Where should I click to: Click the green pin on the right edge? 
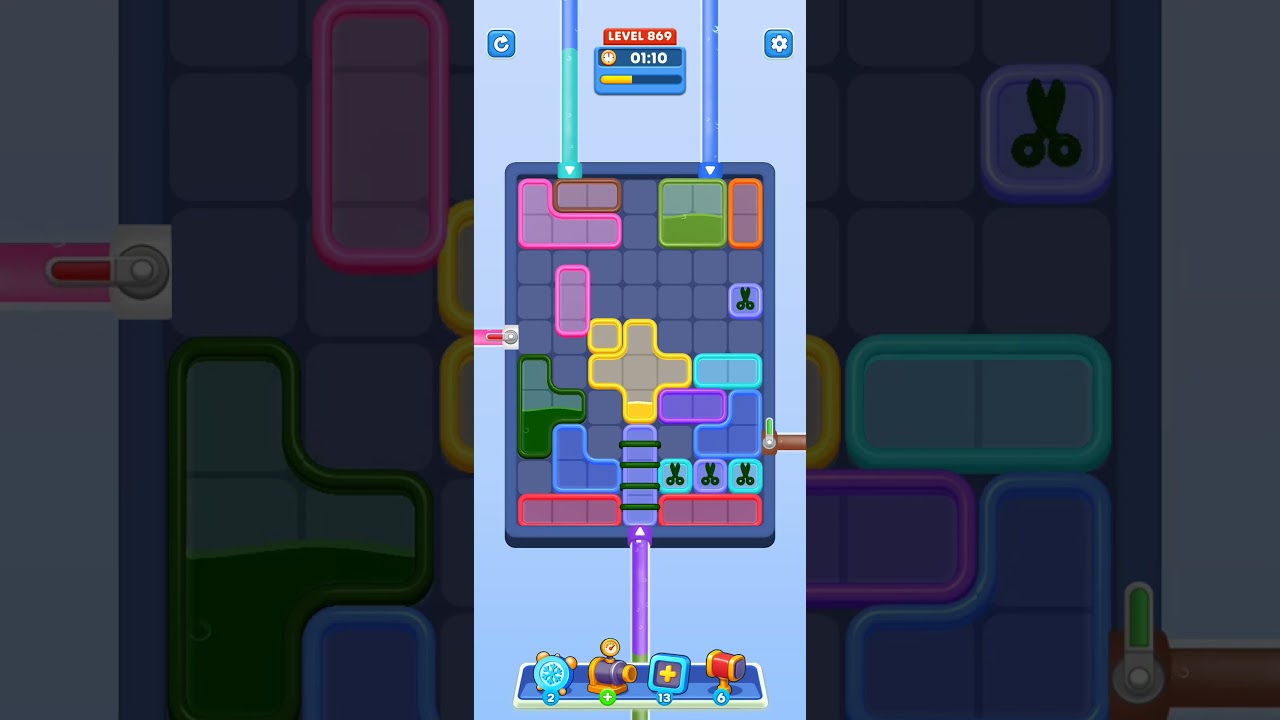point(768,430)
